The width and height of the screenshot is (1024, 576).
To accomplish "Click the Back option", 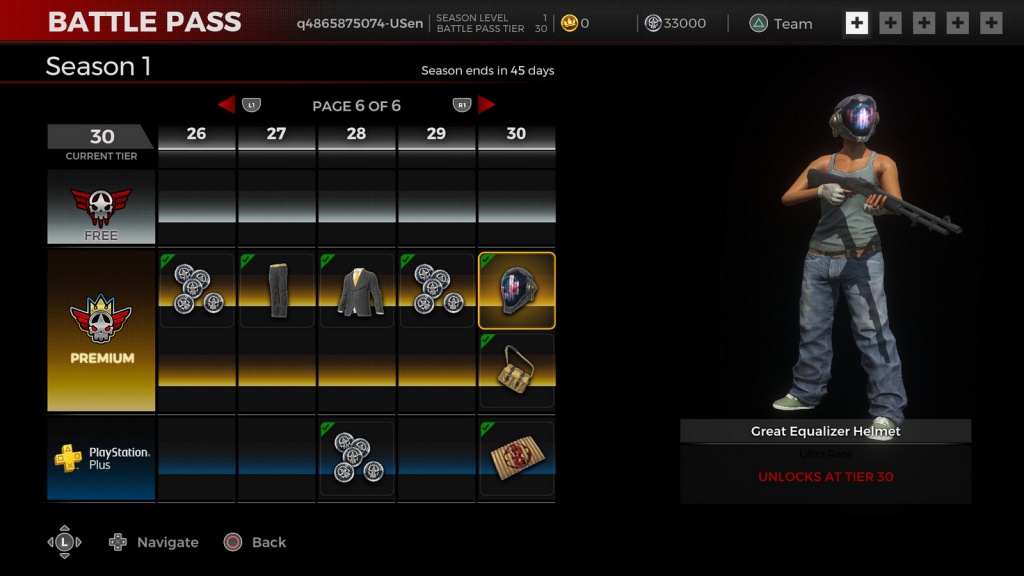I will [256, 542].
